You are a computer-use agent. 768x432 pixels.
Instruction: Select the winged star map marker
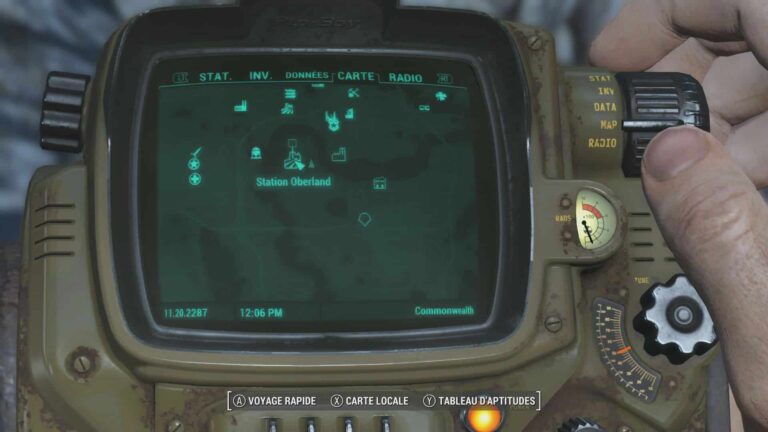(330, 121)
